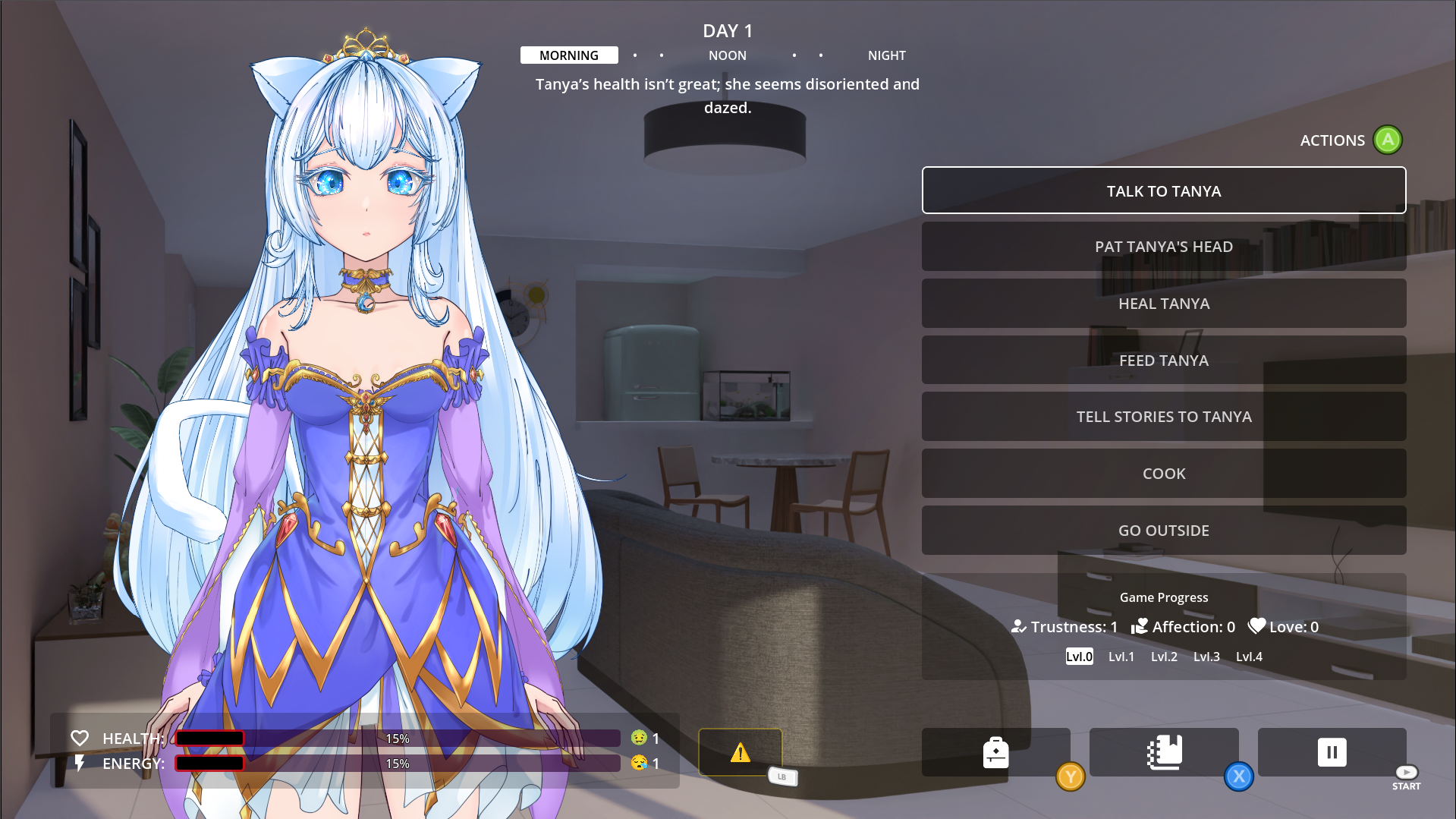This screenshot has width=1456, height=819.
Task: Open the yellow warning triangle alert
Action: [x=740, y=752]
